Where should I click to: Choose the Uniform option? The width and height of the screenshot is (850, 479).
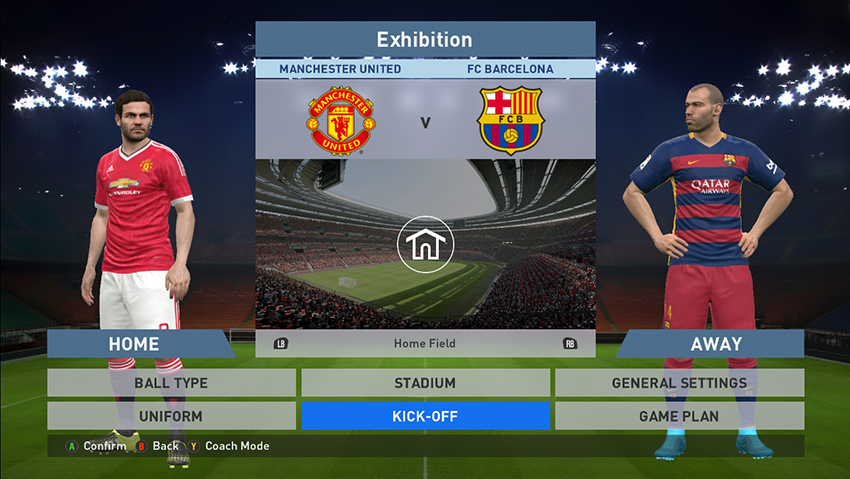171,416
